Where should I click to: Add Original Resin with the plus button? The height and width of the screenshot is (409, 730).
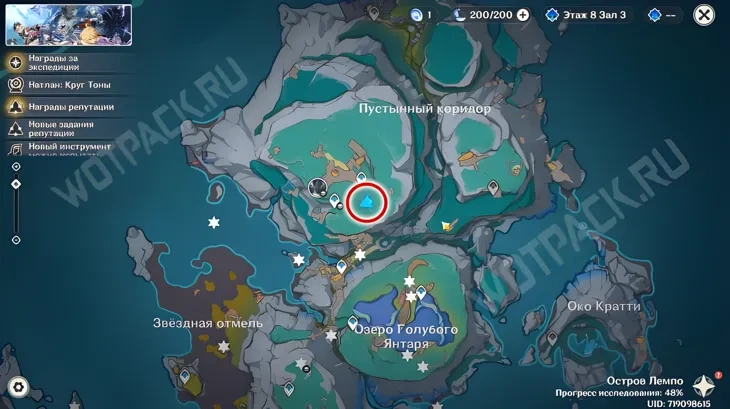pyautogui.click(x=522, y=15)
